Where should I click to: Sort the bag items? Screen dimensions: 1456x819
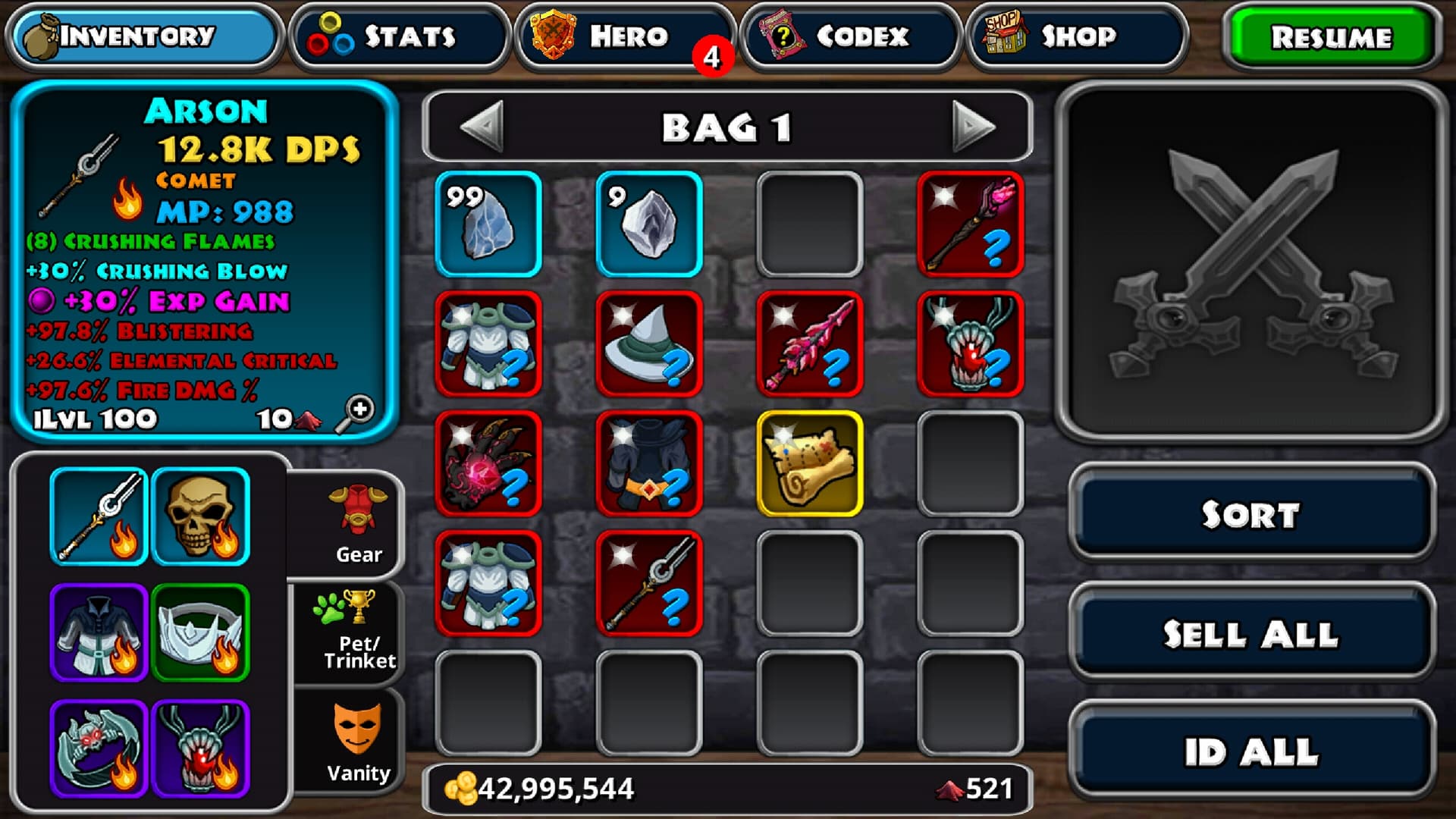pyautogui.click(x=1251, y=514)
